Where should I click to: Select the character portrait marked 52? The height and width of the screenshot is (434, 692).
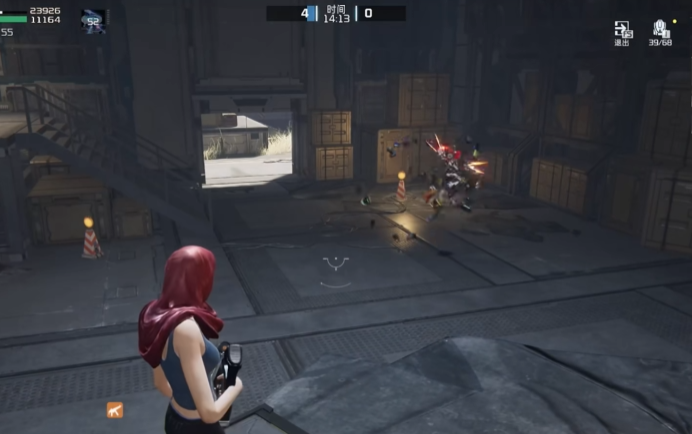[x=94, y=20]
